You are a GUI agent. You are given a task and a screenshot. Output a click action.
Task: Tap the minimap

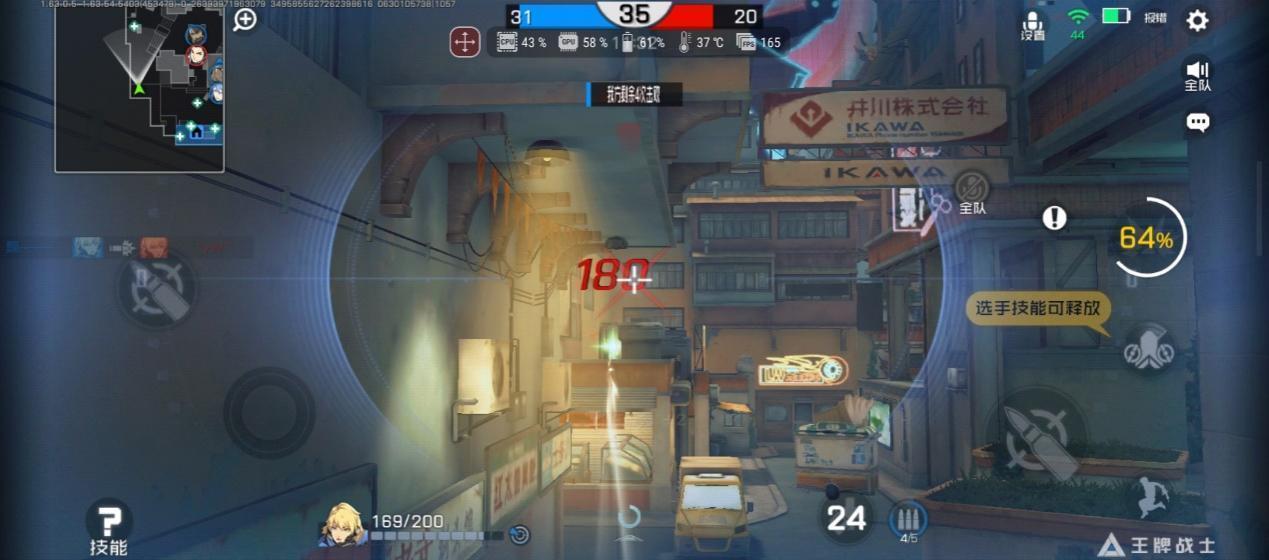point(140,86)
